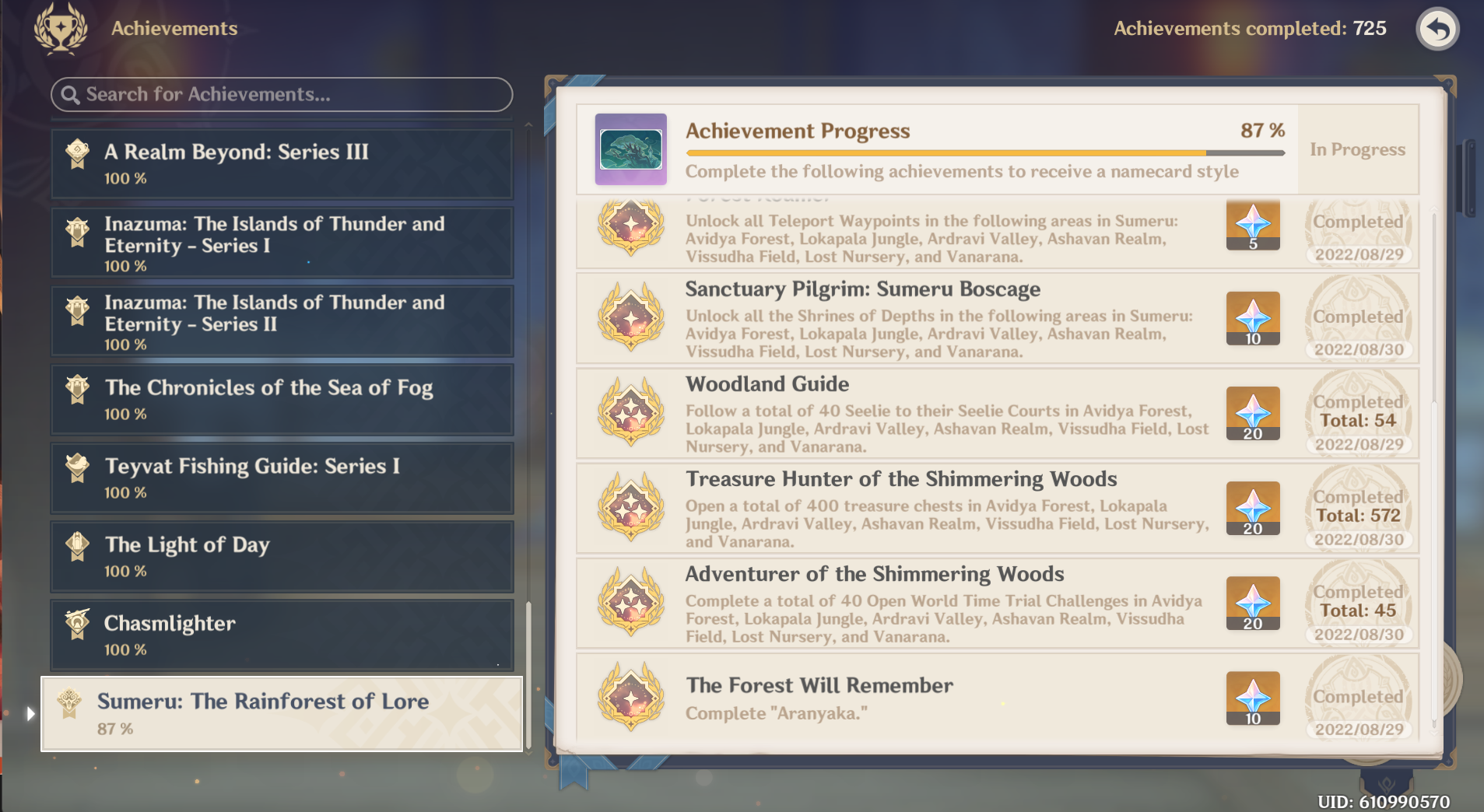Click The Light of Day entry

(280, 556)
